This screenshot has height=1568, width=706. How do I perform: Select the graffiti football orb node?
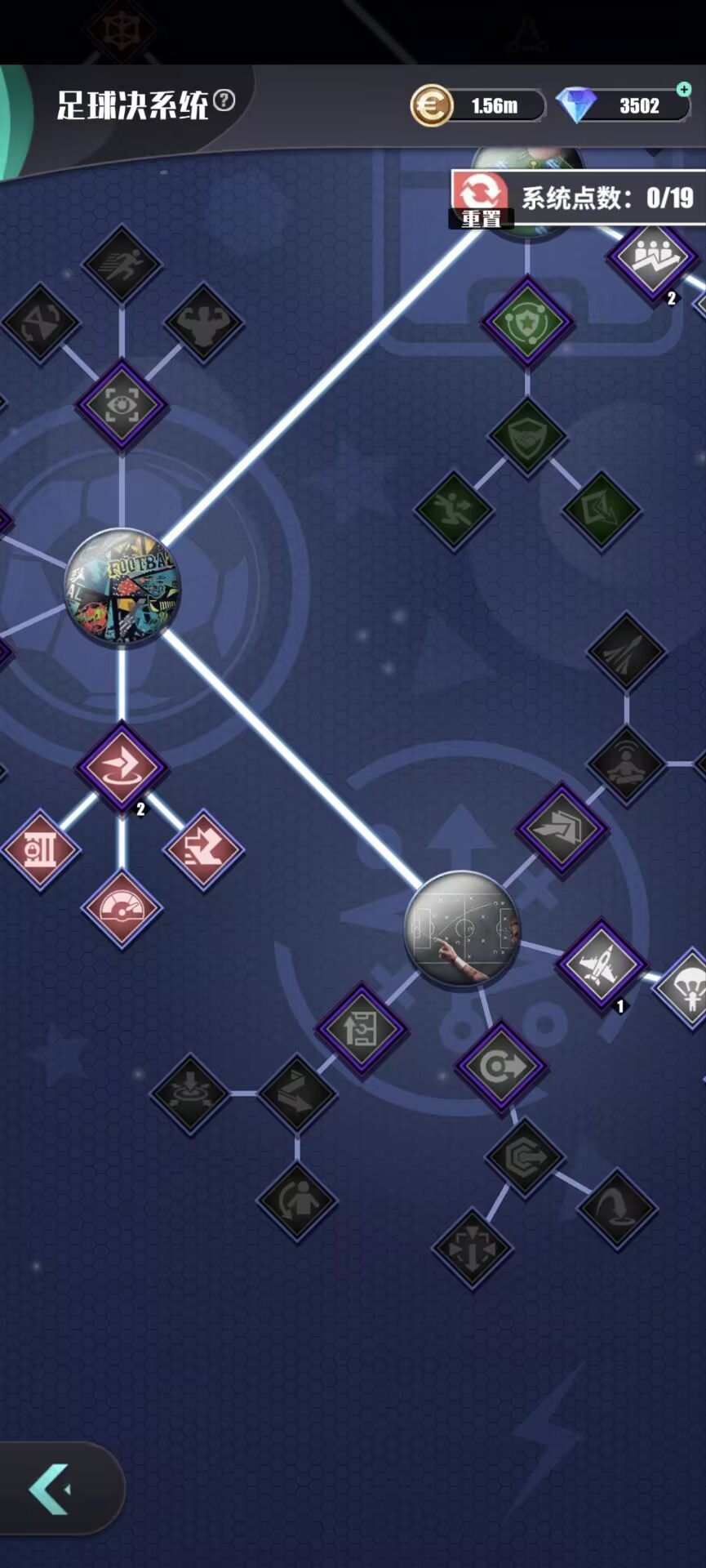coord(122,585)
